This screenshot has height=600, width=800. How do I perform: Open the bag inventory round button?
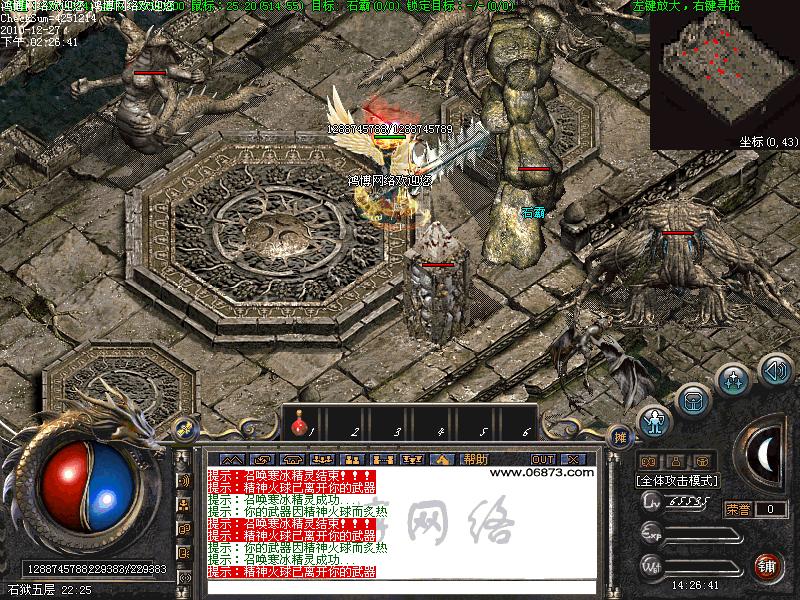click(693, 400)
